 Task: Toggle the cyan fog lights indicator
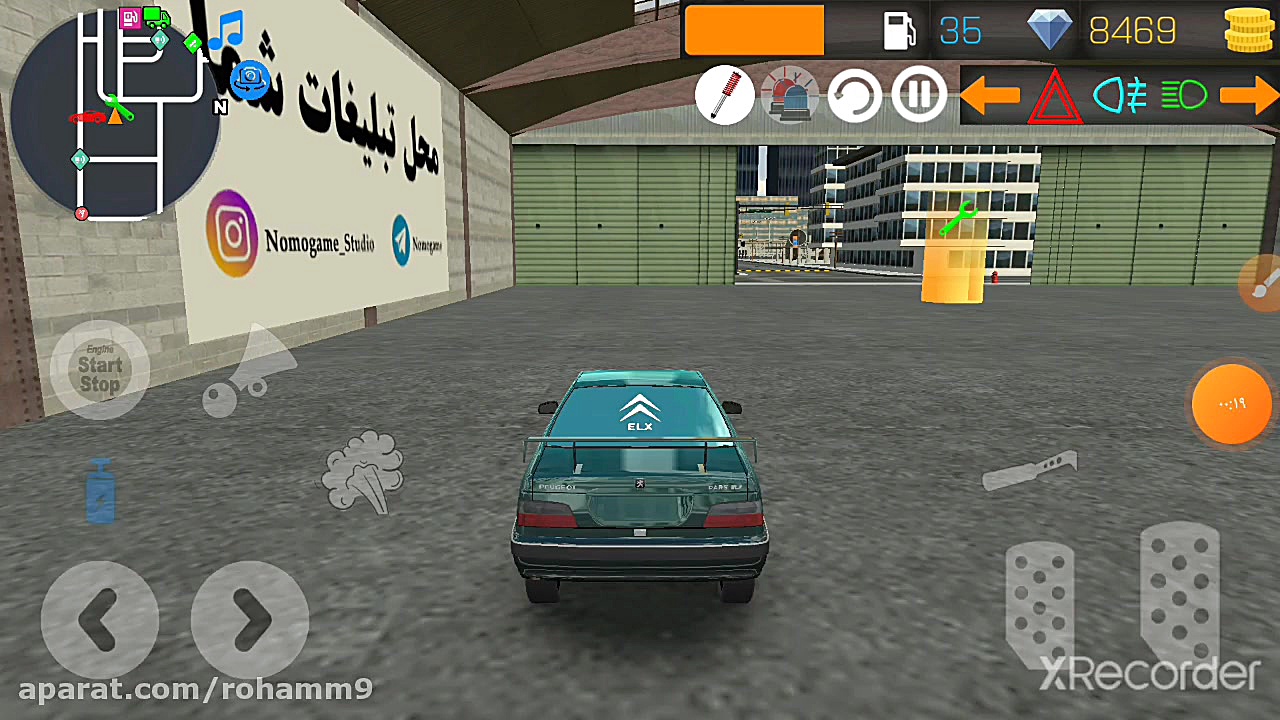point(1122,95)
